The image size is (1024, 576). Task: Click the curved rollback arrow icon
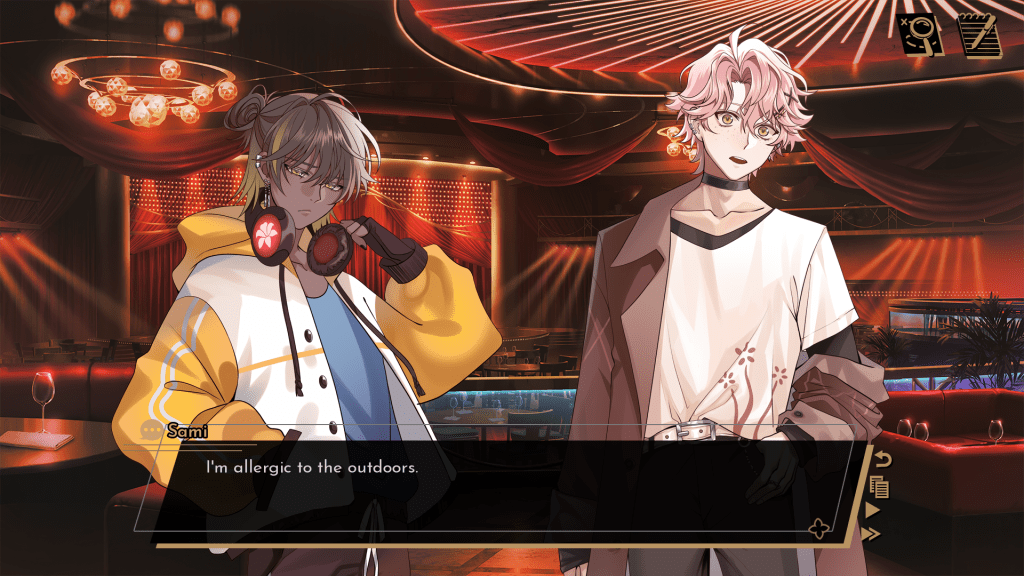click(882, 460)
